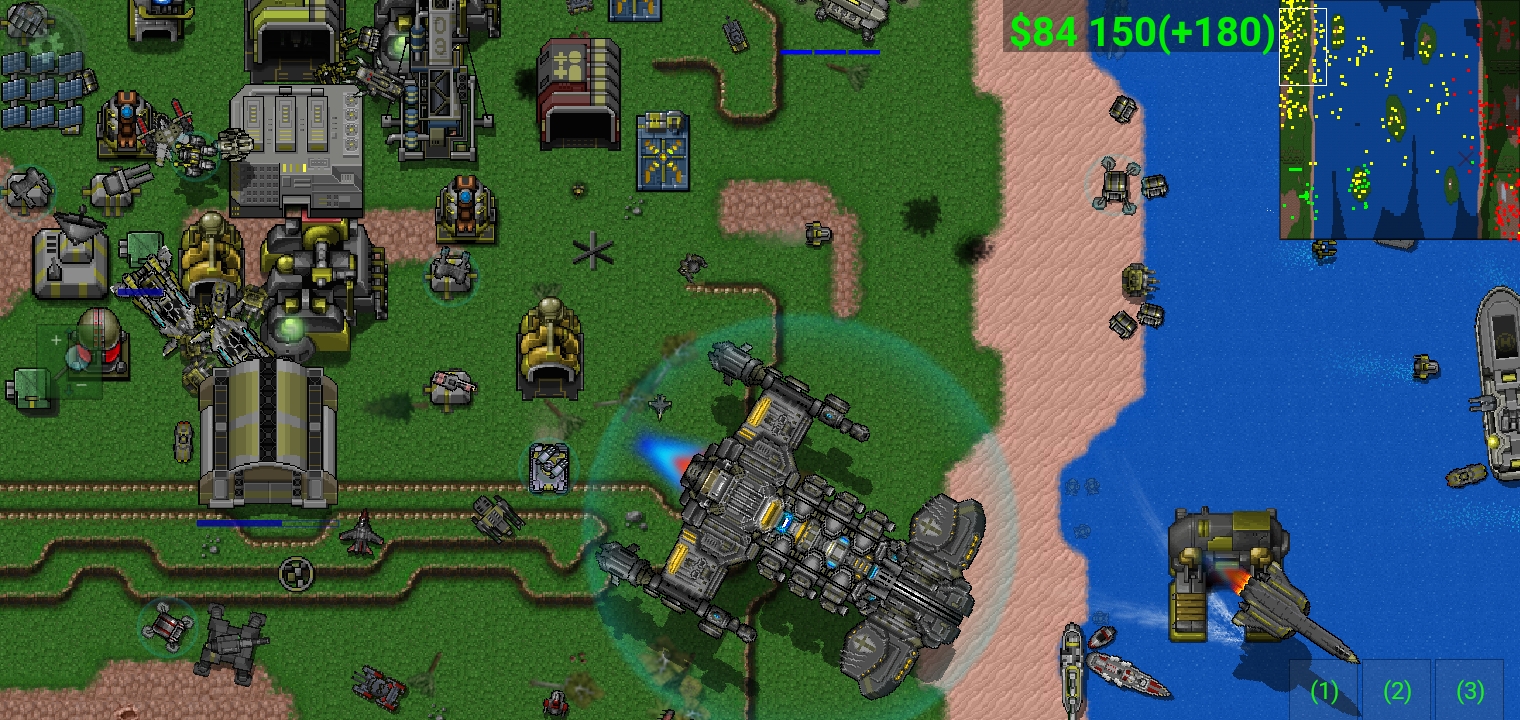The width and height of the screenshot is (1520, 720).
Task: Select control group button (3)
Action: (1470, 690)
